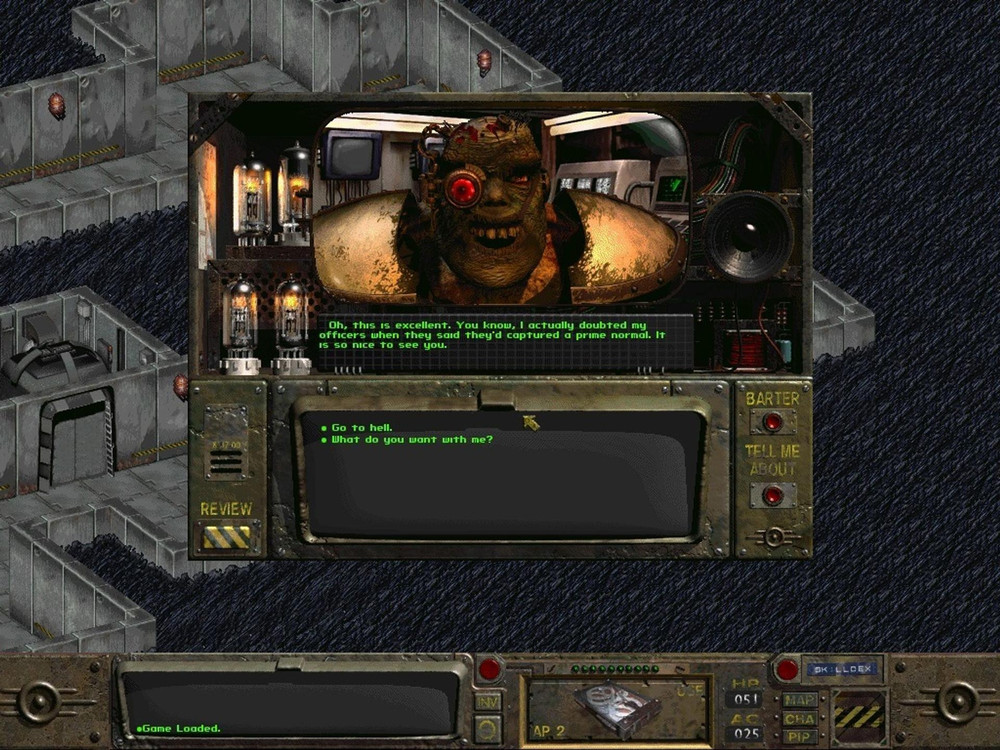Screen dimensions: 1000x750
Task: Click the red button above INV
Action: pos(489,669)
